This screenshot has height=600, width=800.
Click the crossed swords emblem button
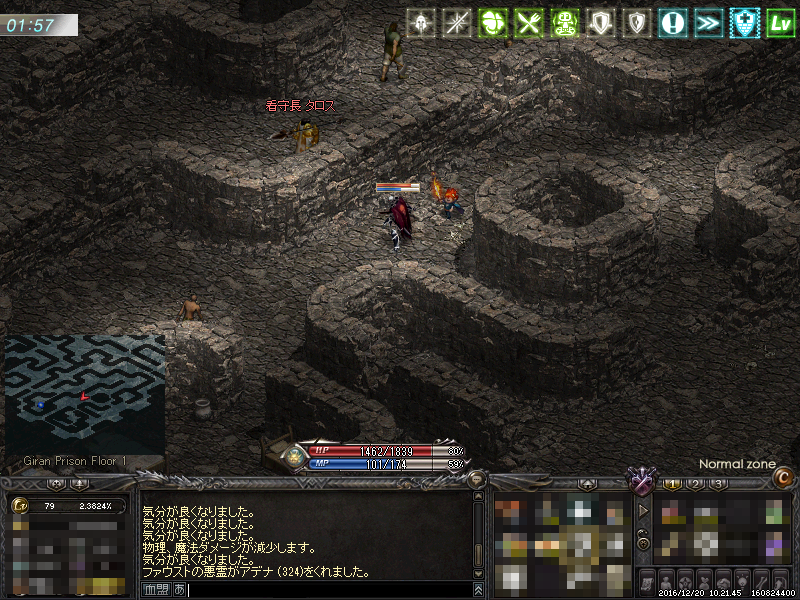(x=640, y=482)
